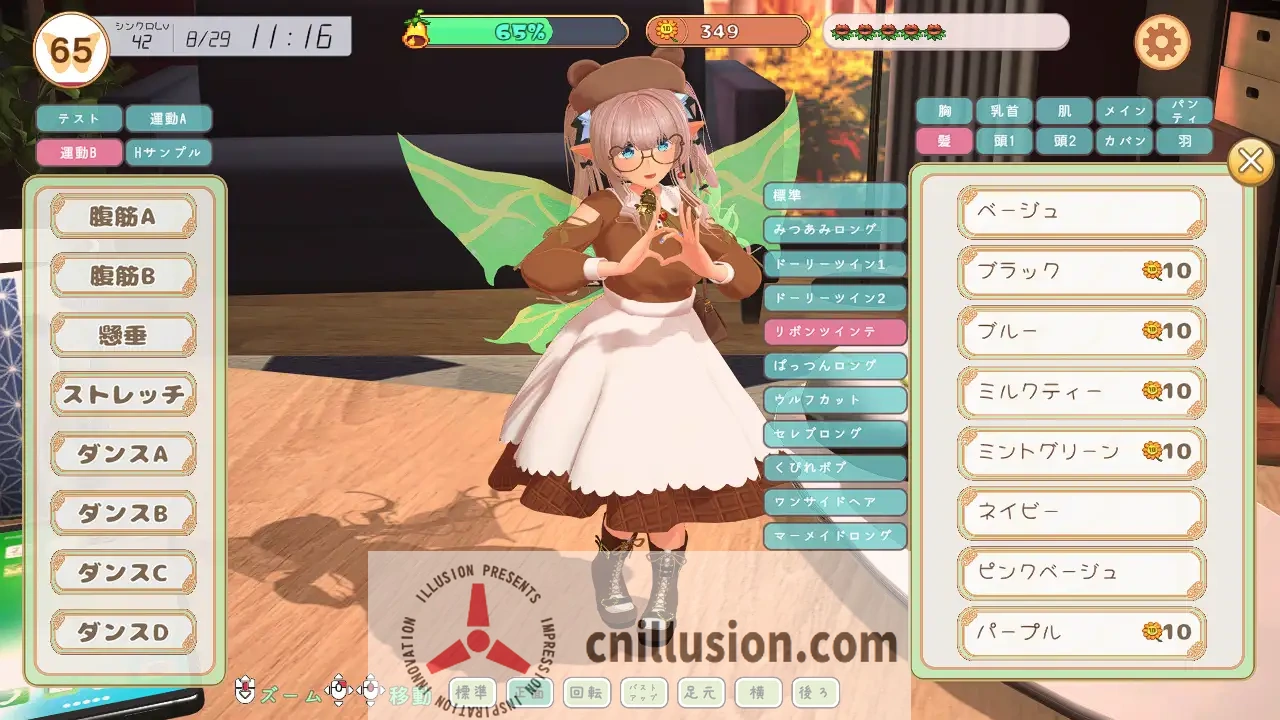Click the coin price icon next to ブラック
Image resolution: width=1280 pixels, height=720 pixels.
tap(1152, 271)
